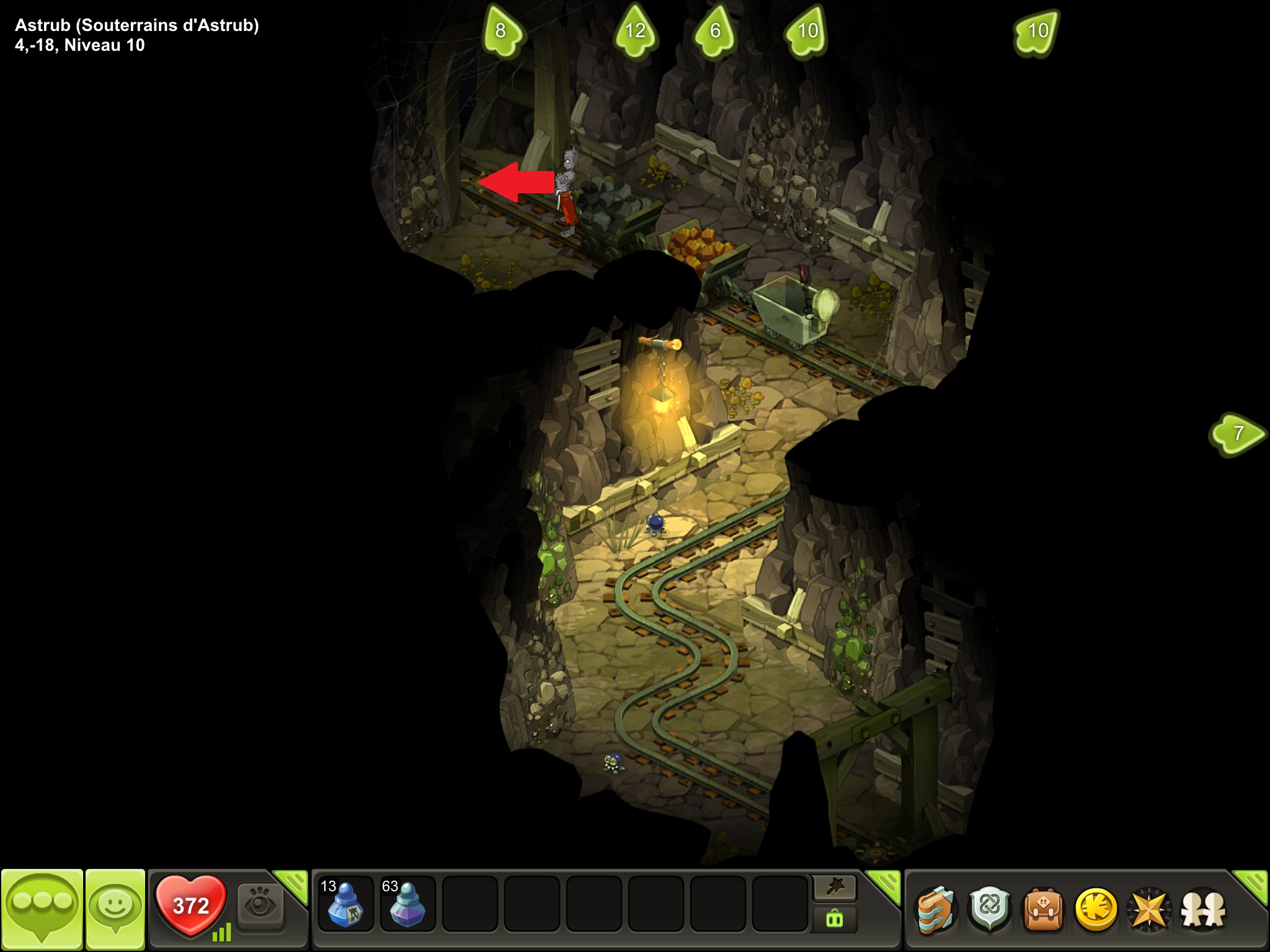Open the world map compass star
The width and height of the screenshot is (1270, 952).
click(x=1150, y=910)
